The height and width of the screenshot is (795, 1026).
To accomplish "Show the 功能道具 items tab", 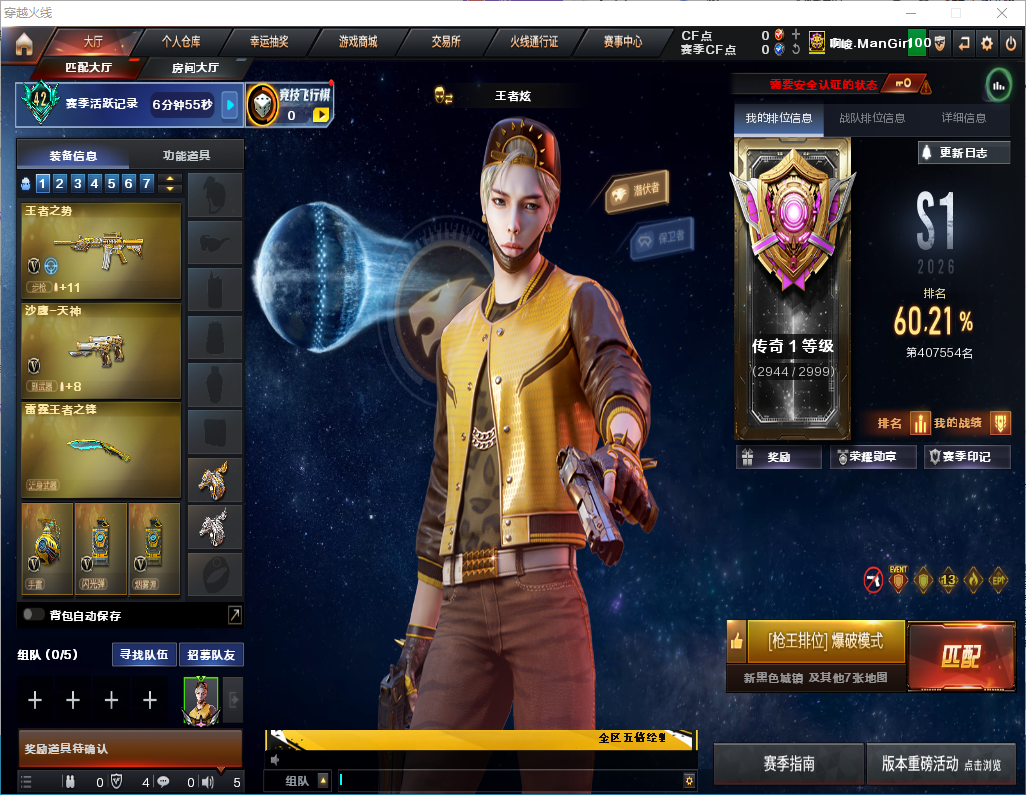I will point(186,156).
